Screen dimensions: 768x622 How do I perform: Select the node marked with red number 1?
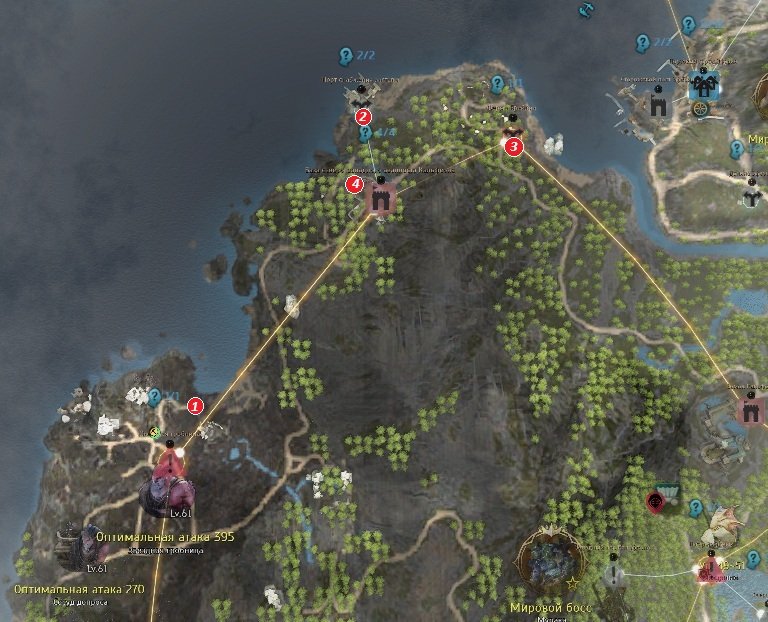pos(195,405)
